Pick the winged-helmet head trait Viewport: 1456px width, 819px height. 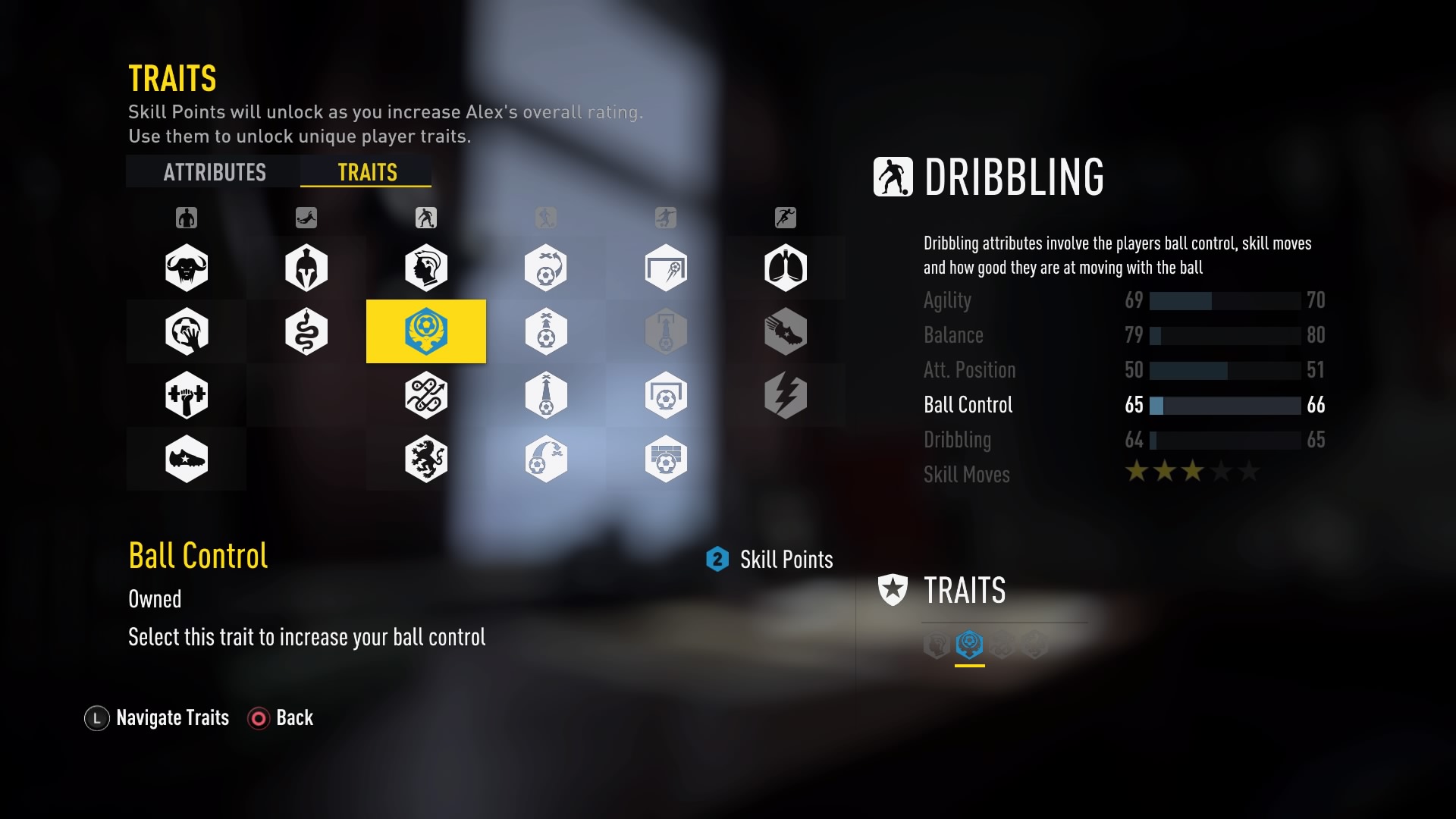[x=426, y=268]
